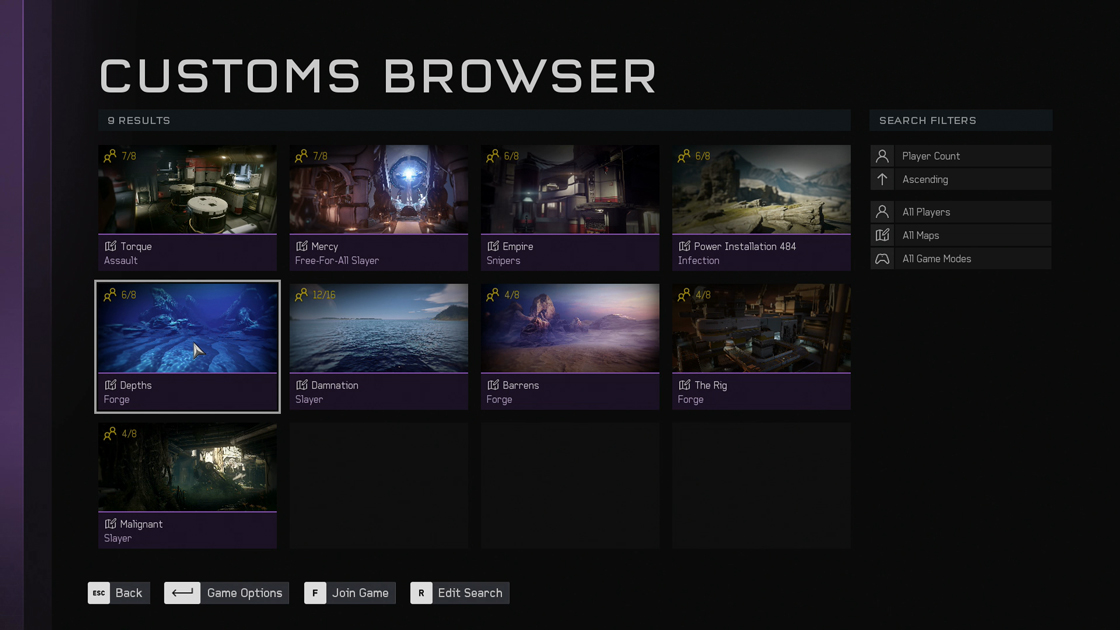Choose the Mercy Free-For-All Slayer game
The height and width of the screenshot is (630, 1120).
pos(378,207)
